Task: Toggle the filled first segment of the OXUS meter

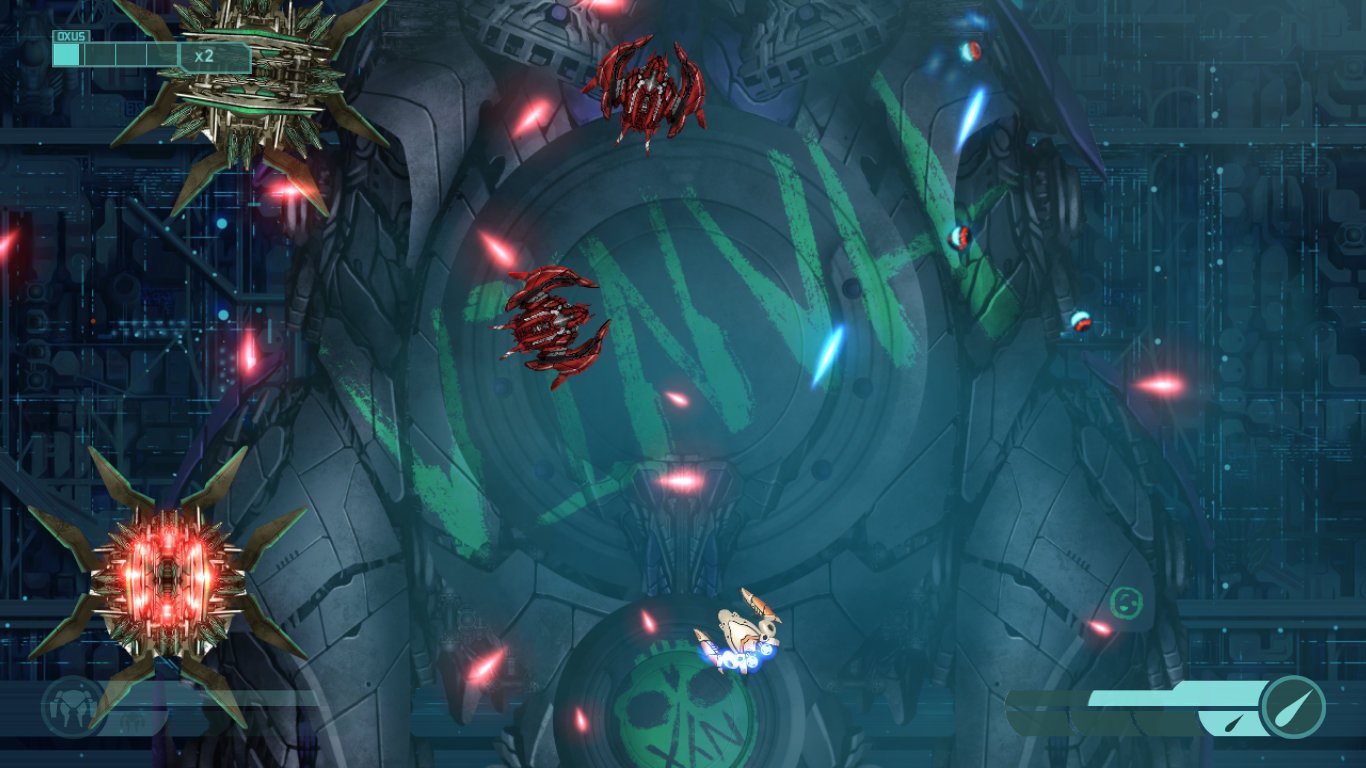Action: (66, 53)
